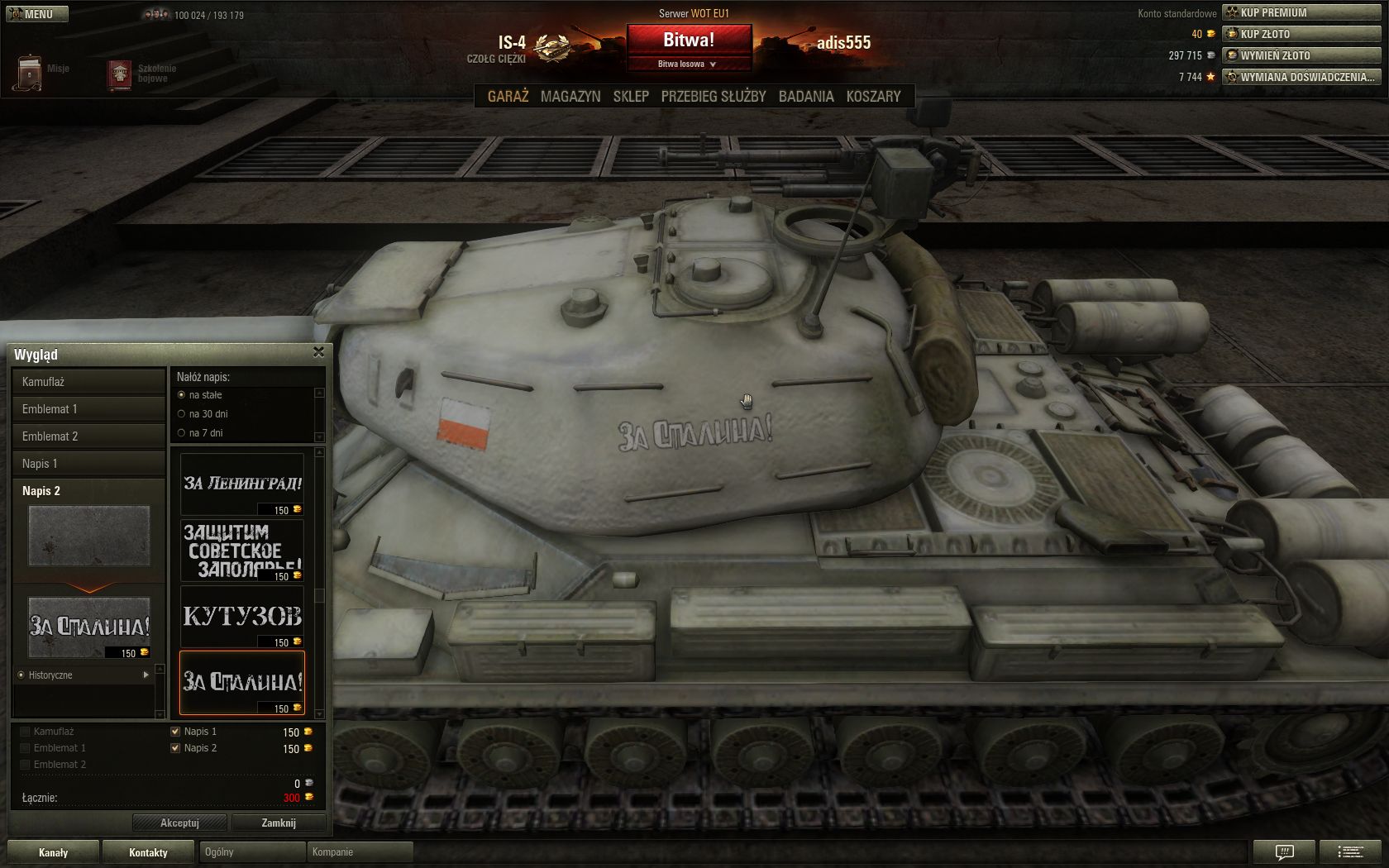Screen dimensions: 1389x868
Task: Open the WYMIEŃ ZŁOTO exchange
Action: click(1301, 55)
